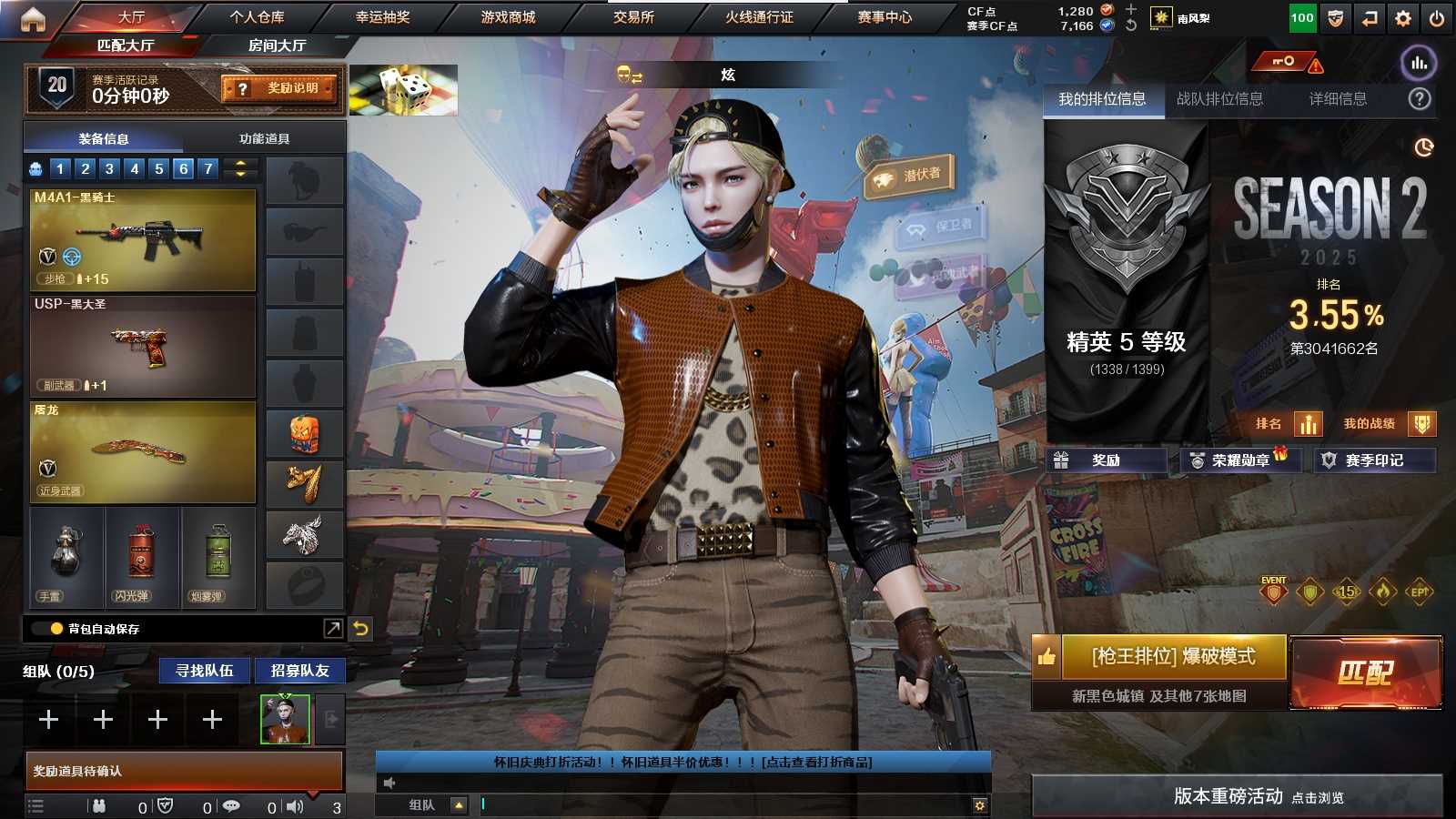Switch to the 房间大厅 tab
The height and width of the screenshot is (819, 1456).
coord(277,45)
